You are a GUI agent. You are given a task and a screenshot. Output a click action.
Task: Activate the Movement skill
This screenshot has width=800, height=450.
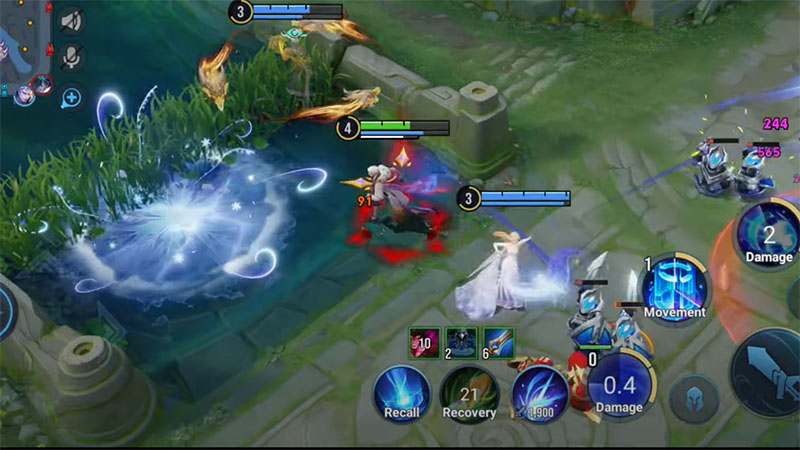674,286
